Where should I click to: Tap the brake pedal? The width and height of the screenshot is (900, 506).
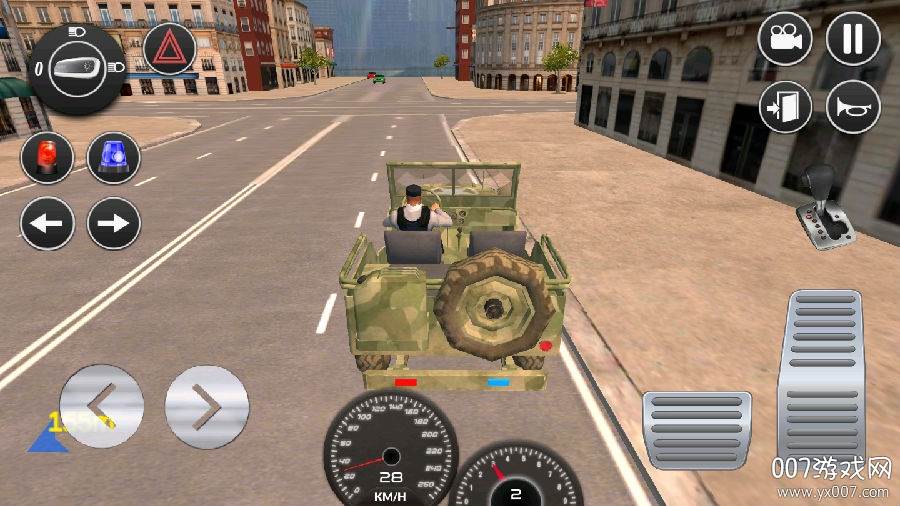click(x=697, y=429)
